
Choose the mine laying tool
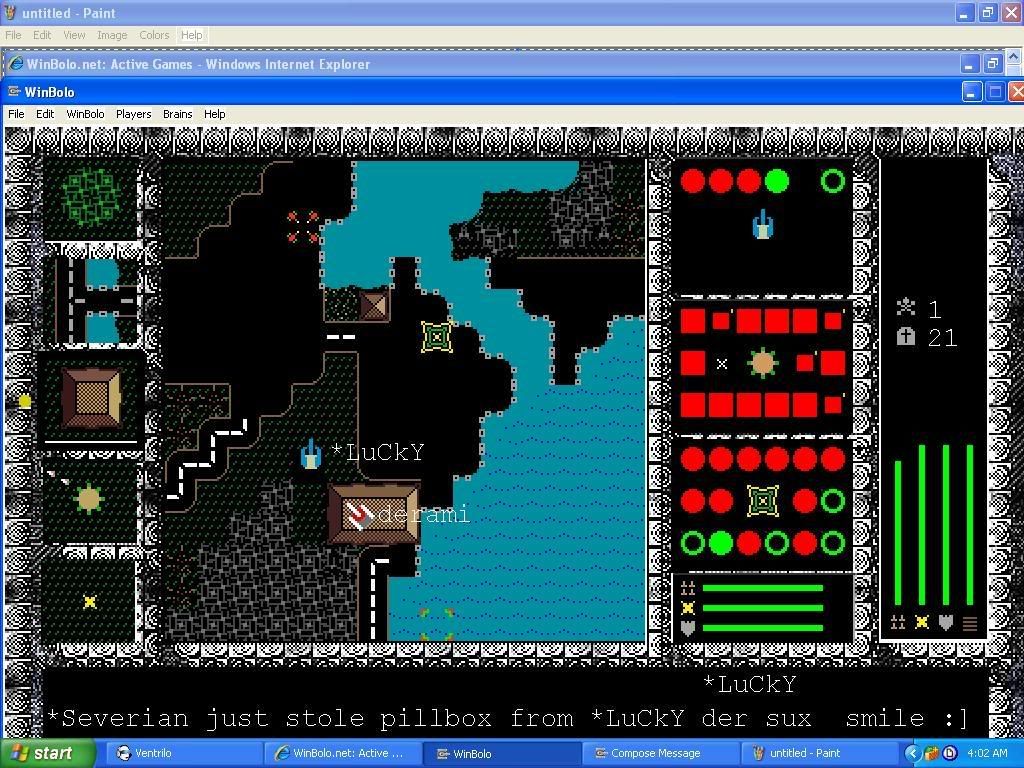[x=90, y=601]
